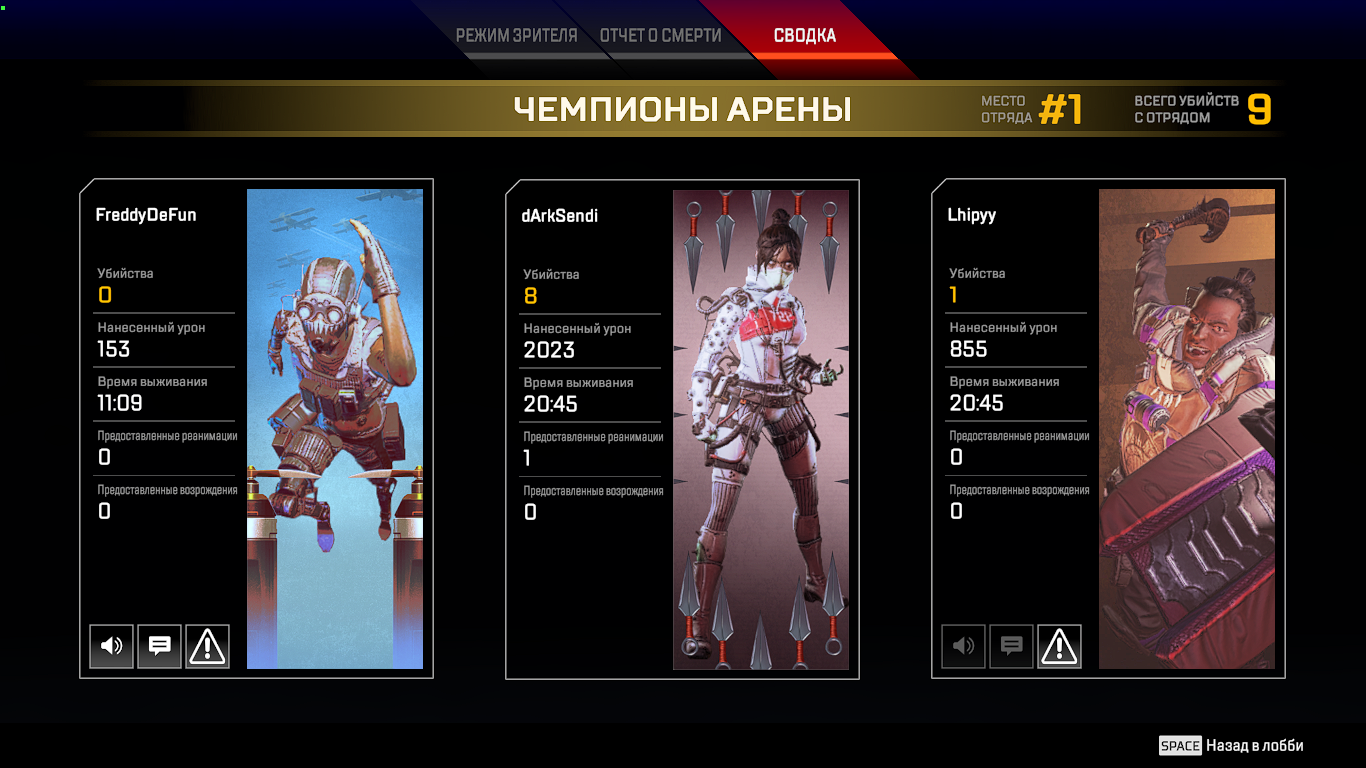Toggle FreddyDeFun's text chat bubble icon
Screen dimensions: 1366x768
(x=159, y=646)
